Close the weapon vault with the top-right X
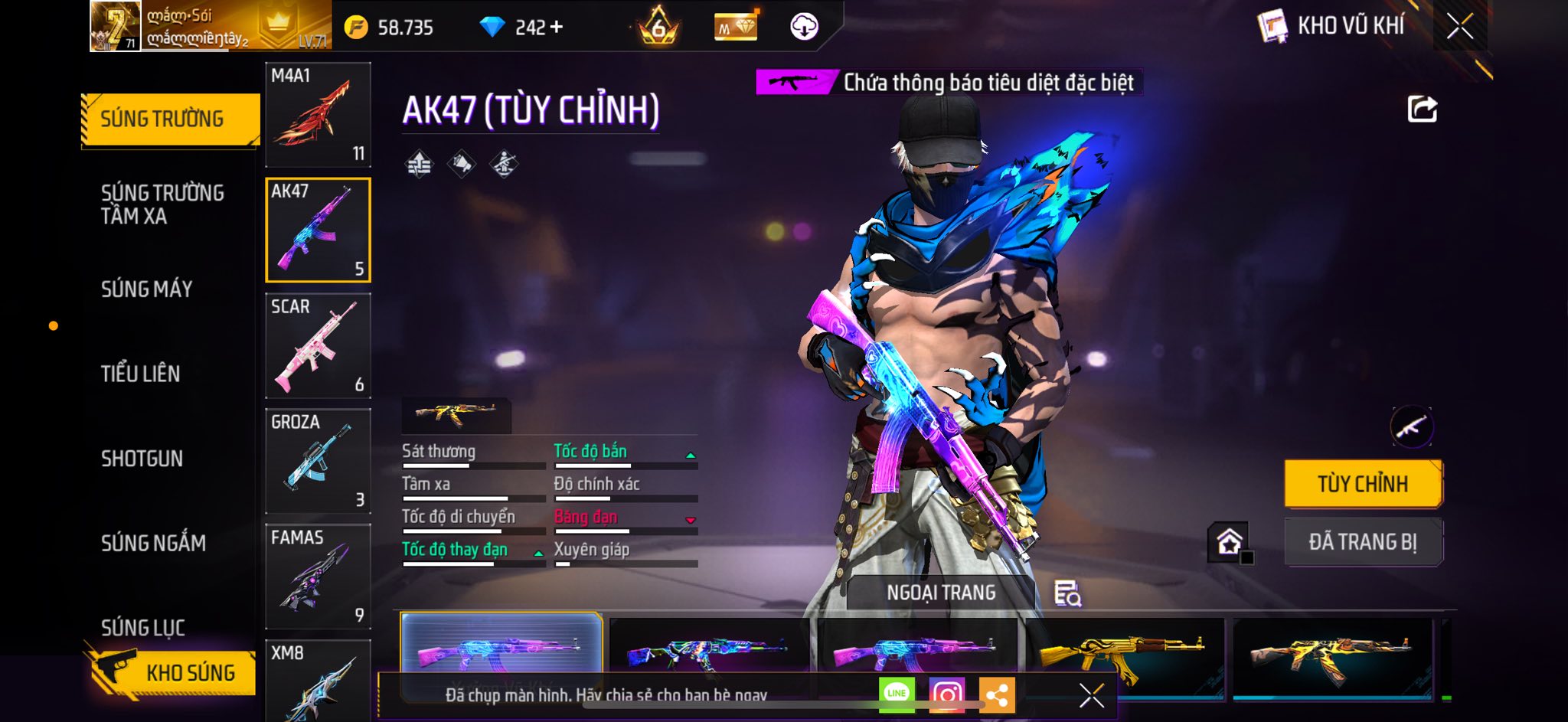The image size is (1568, 722). [x=1459, y=27]
